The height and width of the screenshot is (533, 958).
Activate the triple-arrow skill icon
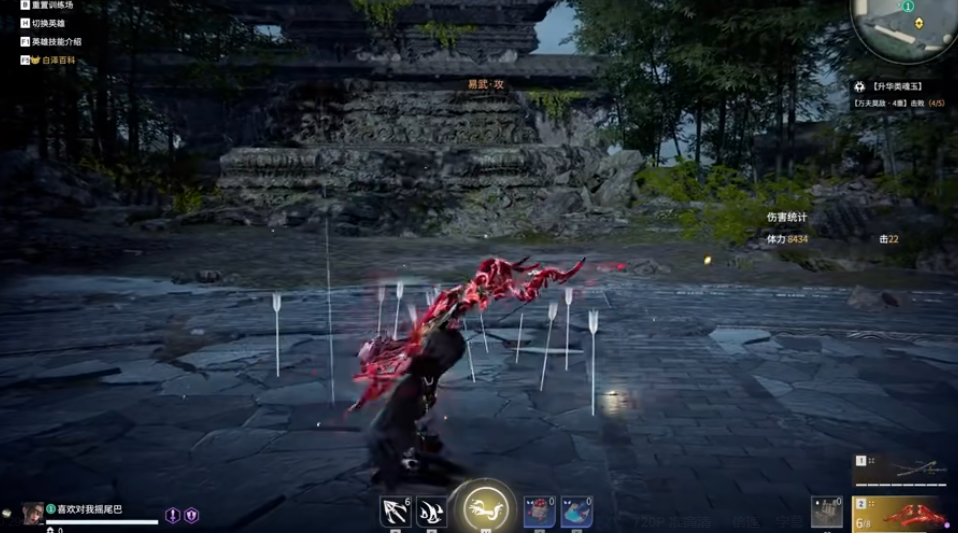tap(395, 511)
